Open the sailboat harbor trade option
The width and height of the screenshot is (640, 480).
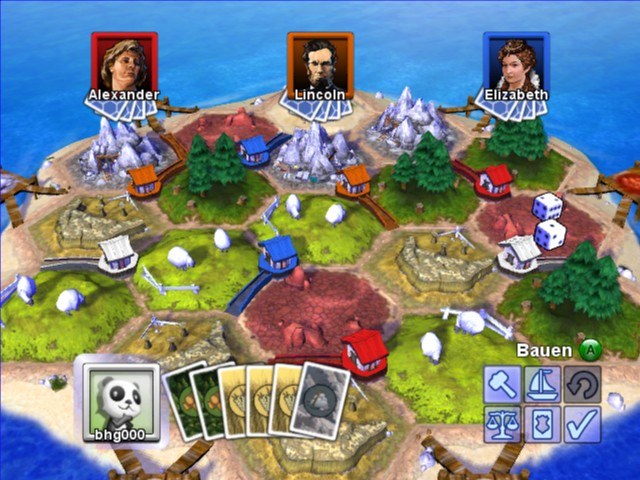541,385
